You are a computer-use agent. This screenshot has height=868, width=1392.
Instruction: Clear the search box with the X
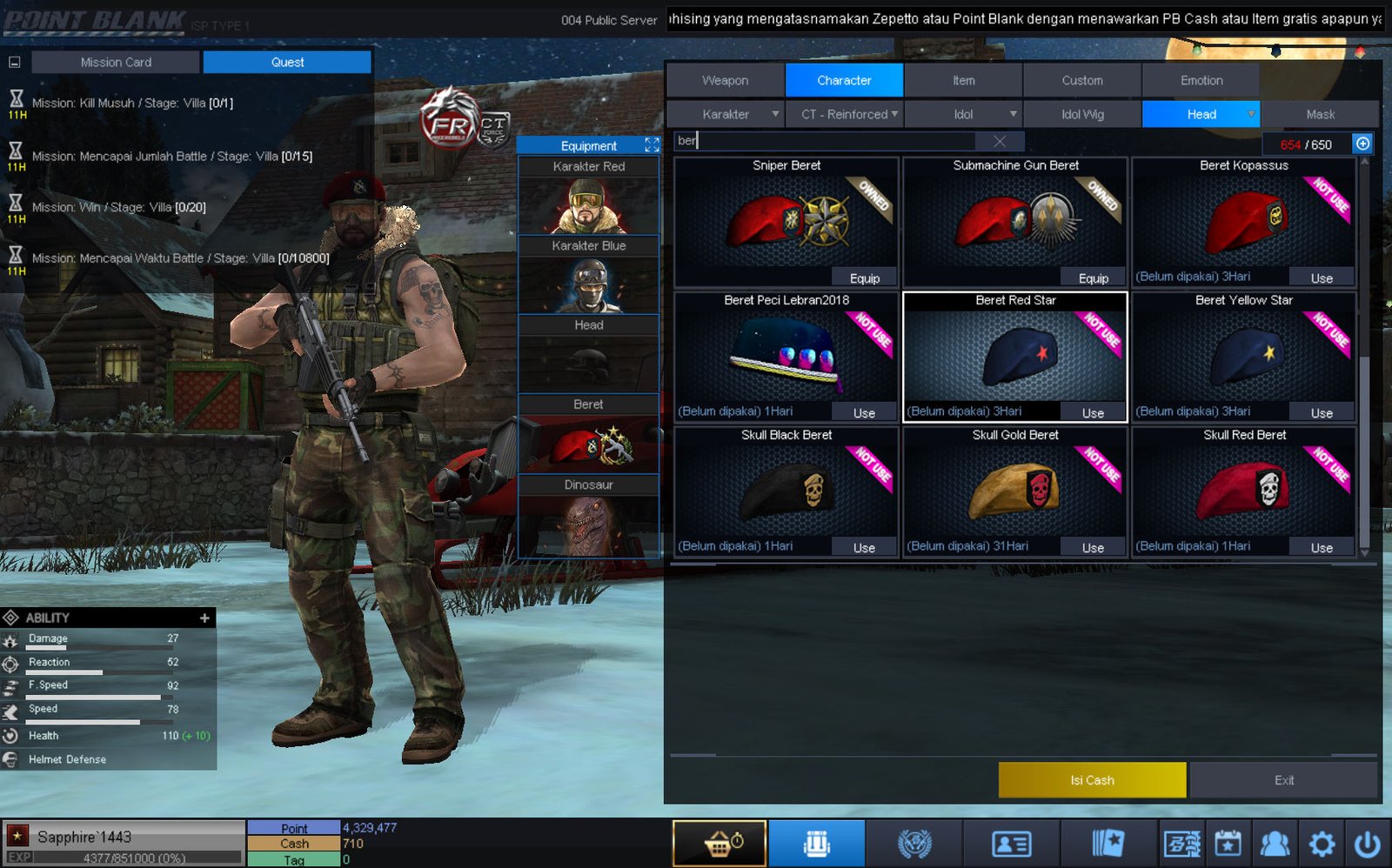click(x=1000, y=141)
